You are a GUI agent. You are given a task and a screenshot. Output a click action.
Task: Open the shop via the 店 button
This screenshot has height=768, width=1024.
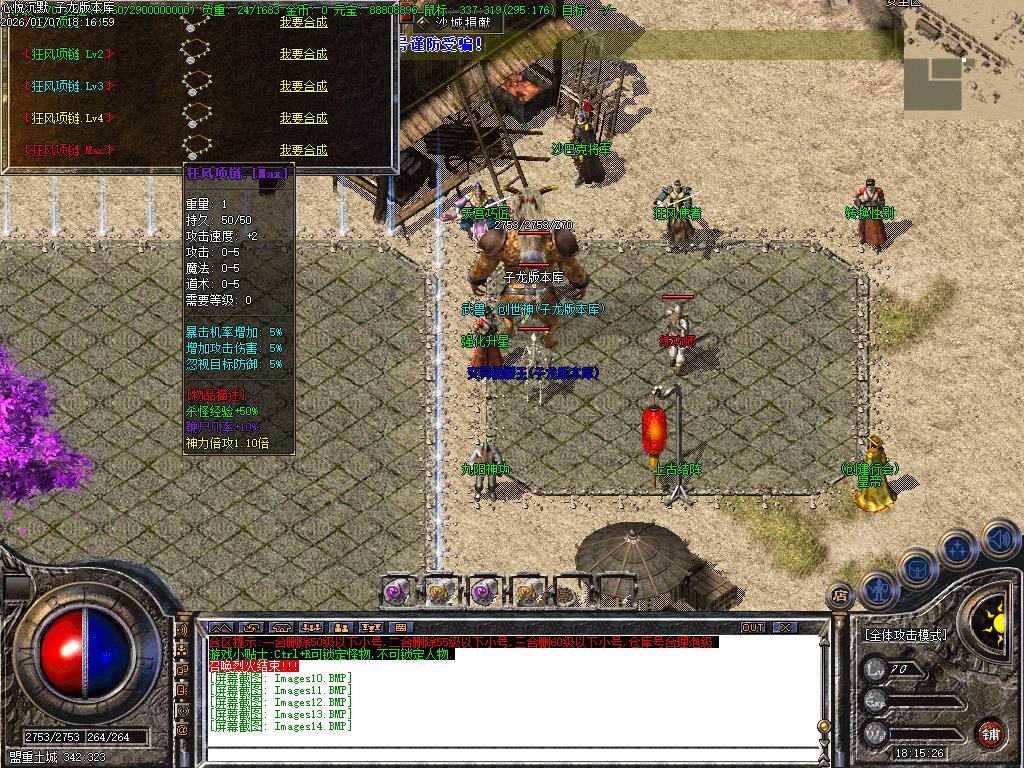[x=840, y=595]
